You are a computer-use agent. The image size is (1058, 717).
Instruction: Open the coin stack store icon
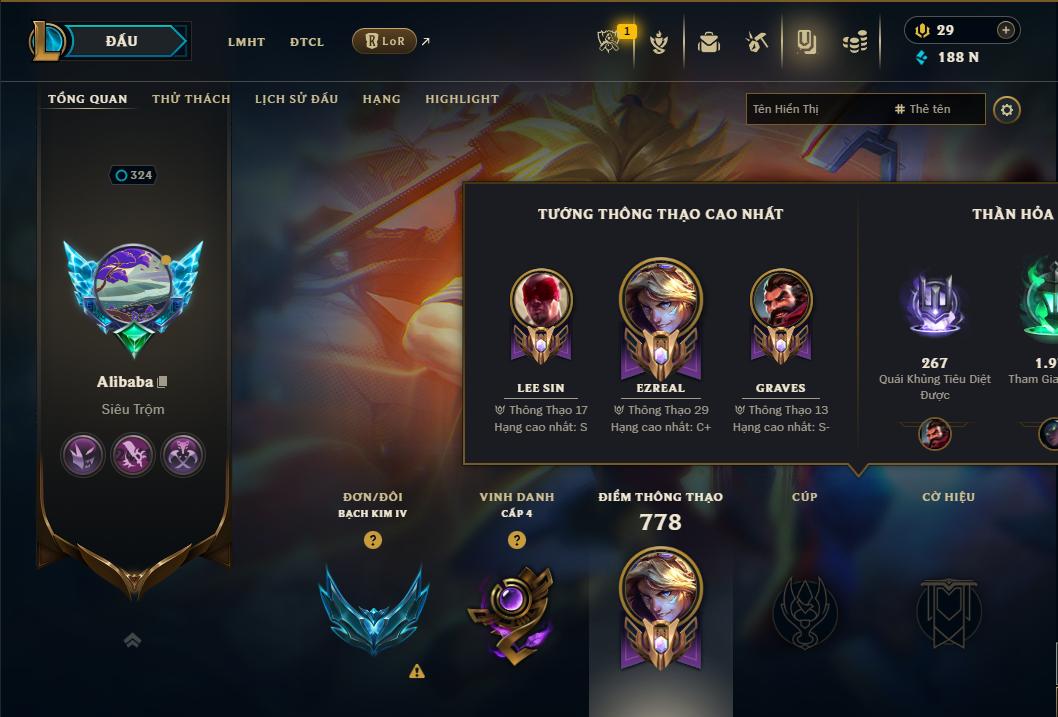(x=854, y=42)
